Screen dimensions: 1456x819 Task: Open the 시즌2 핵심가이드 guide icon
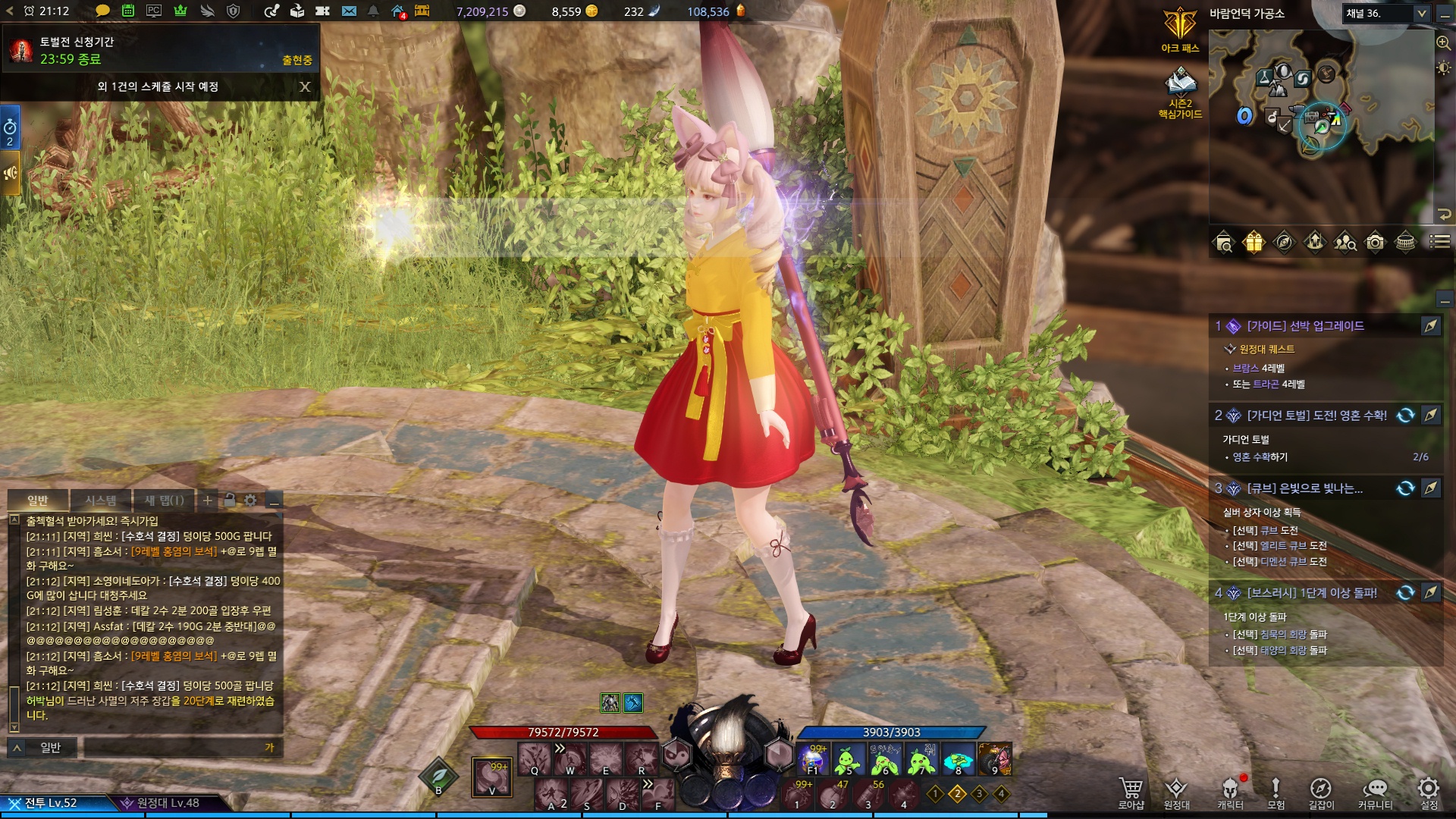tap(1180, 93)
